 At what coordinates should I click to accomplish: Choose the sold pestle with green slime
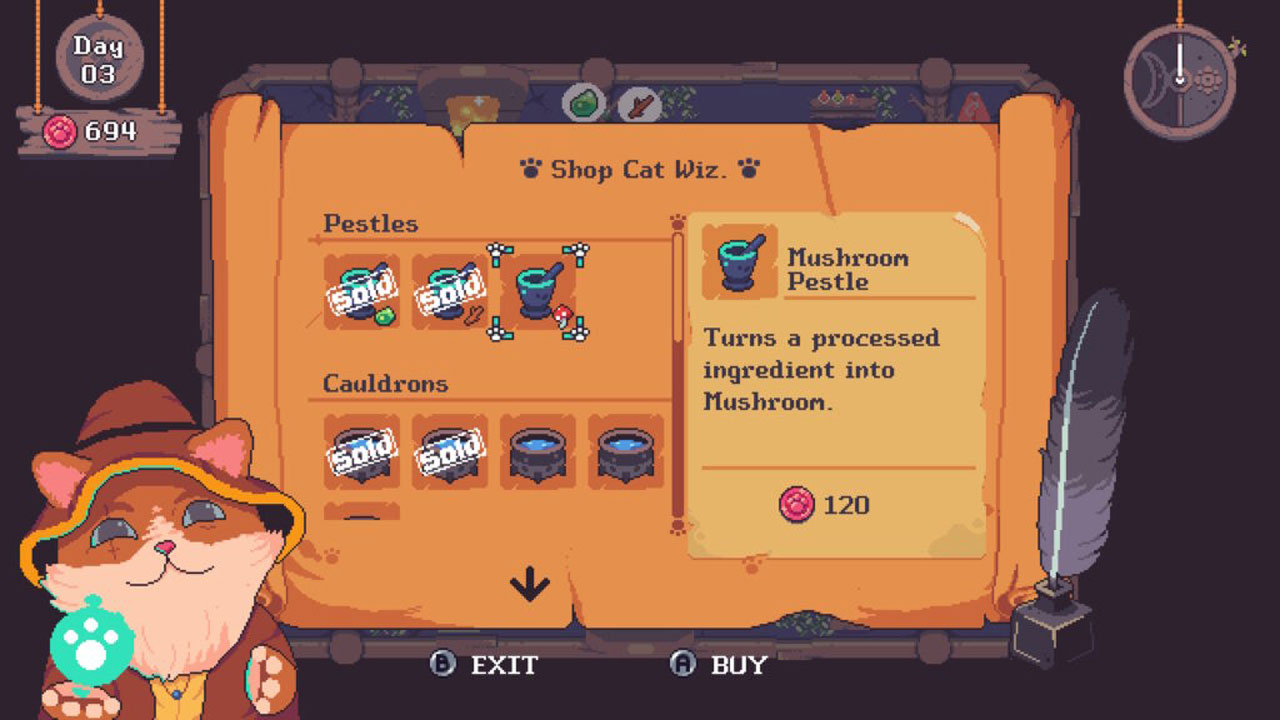coord(361,291)
